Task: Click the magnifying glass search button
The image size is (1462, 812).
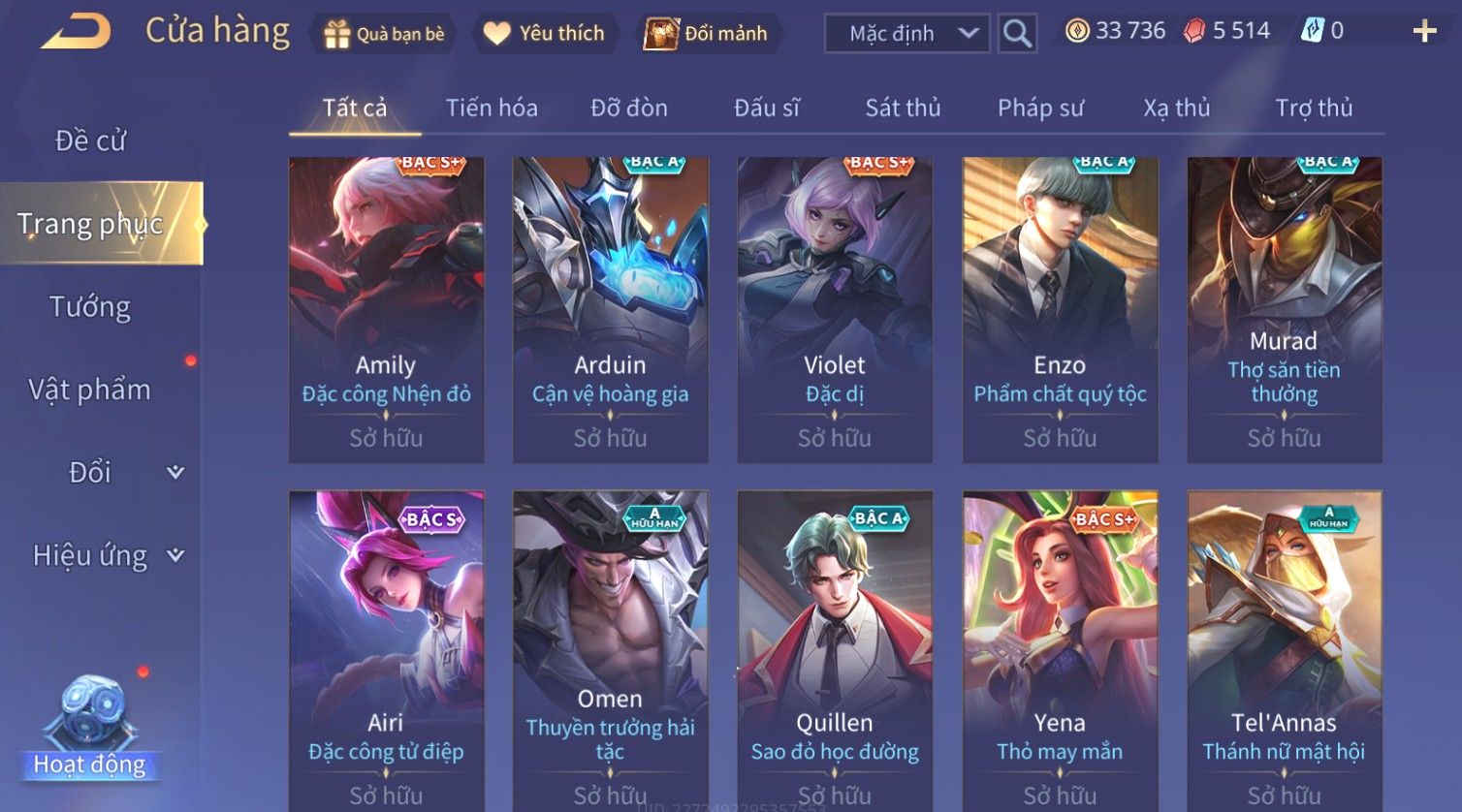Action: 1017,34
